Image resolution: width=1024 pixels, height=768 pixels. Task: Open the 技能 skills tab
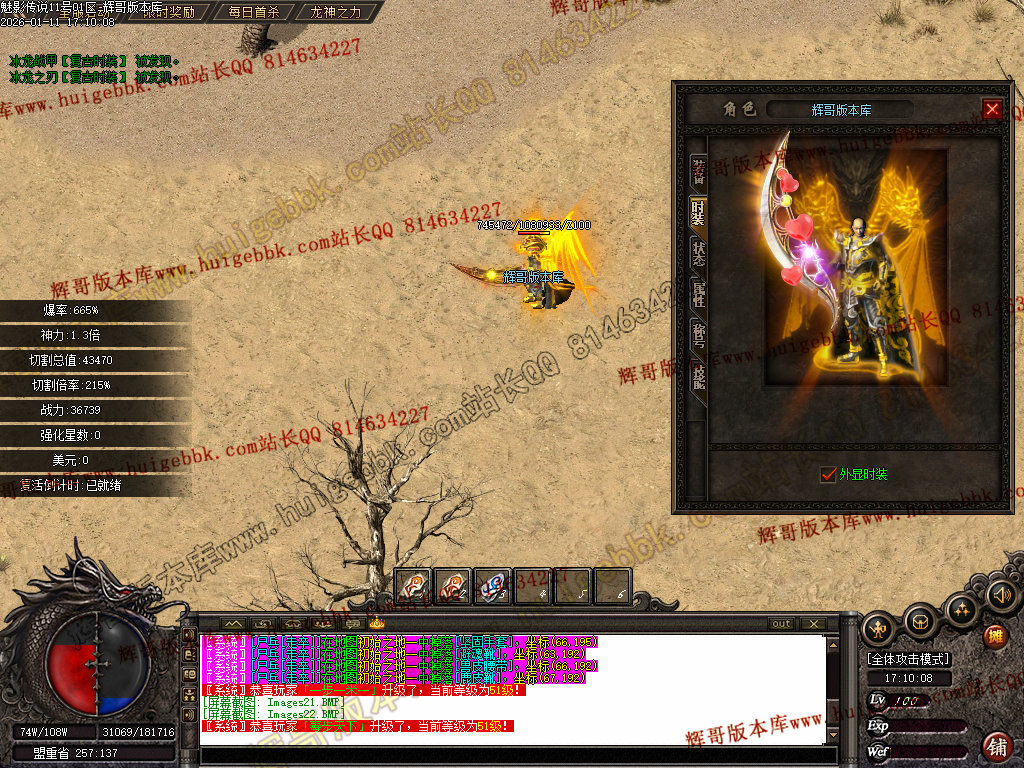[699, 374]
